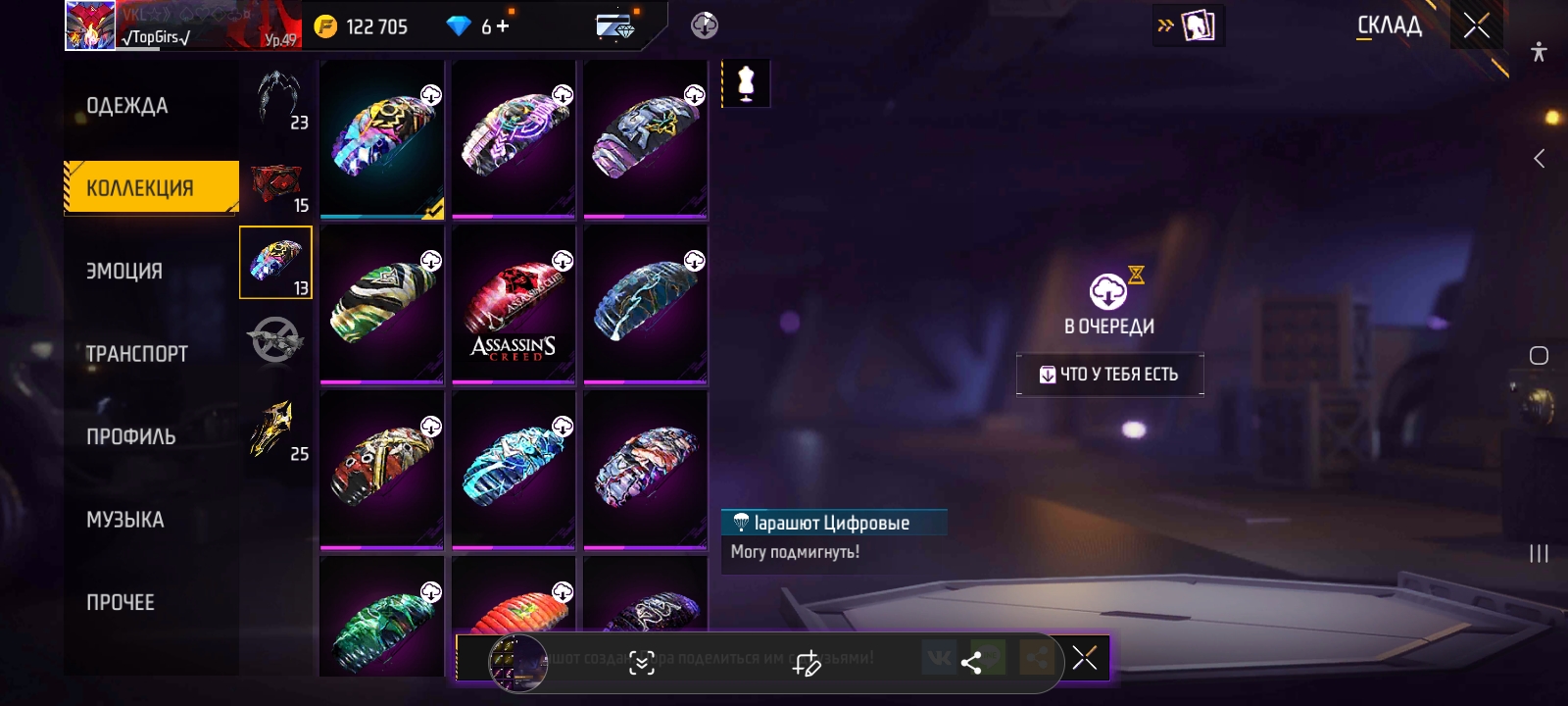Share the screenshot from the overlay toolbar

(971, 663)
